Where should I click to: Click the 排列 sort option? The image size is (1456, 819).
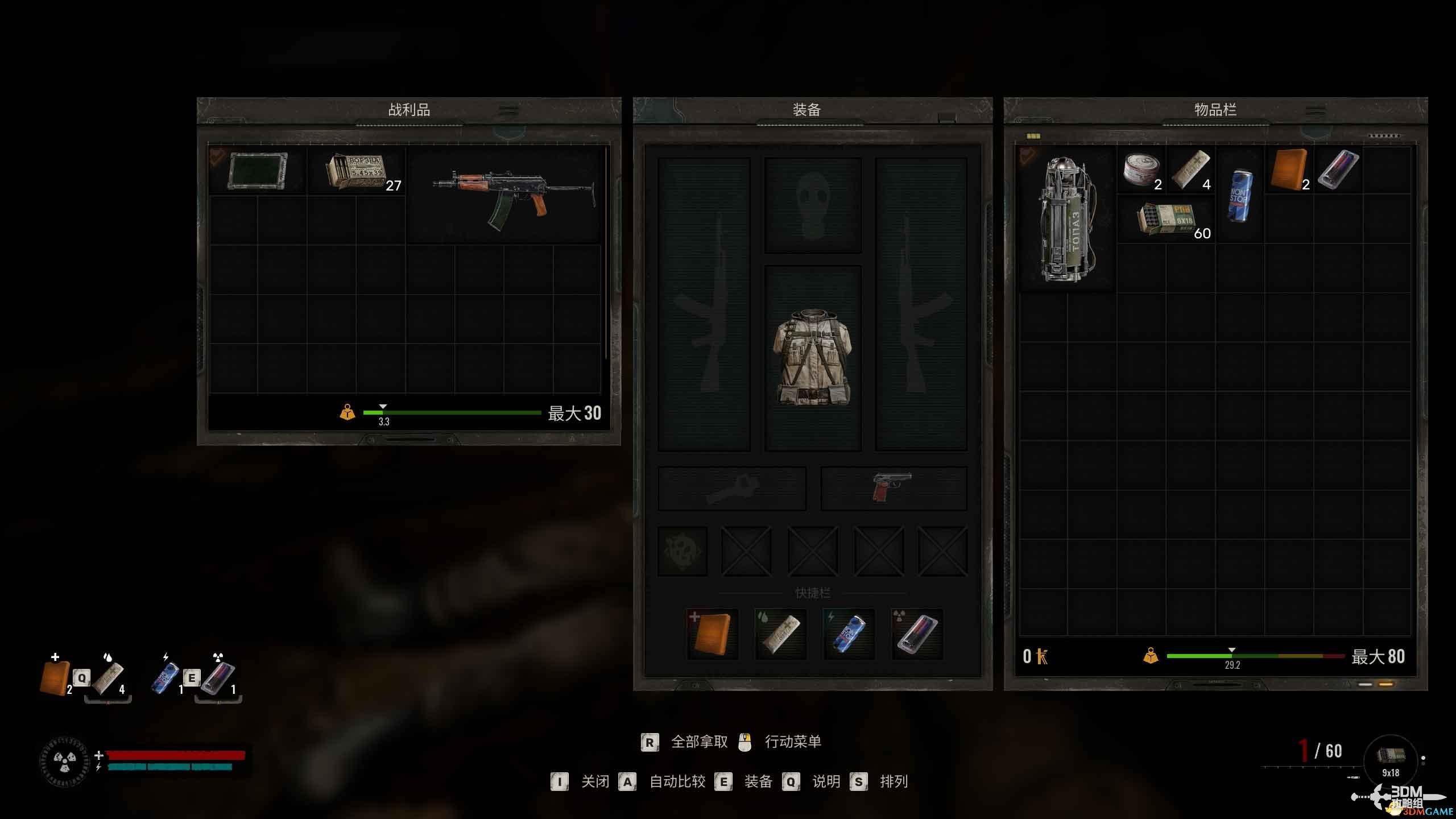tap(894, 781)
